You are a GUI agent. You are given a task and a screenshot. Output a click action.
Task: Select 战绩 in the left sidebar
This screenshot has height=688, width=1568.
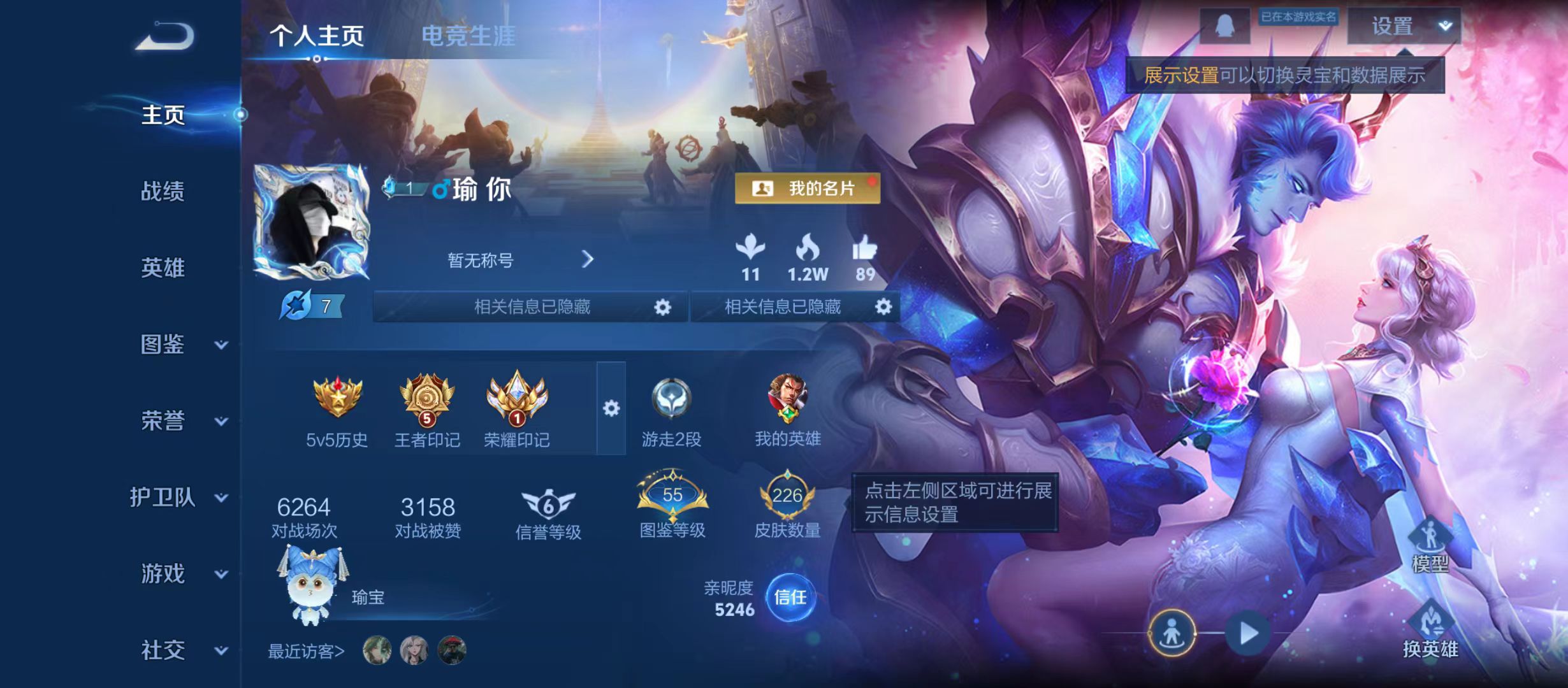click(161, 192)
